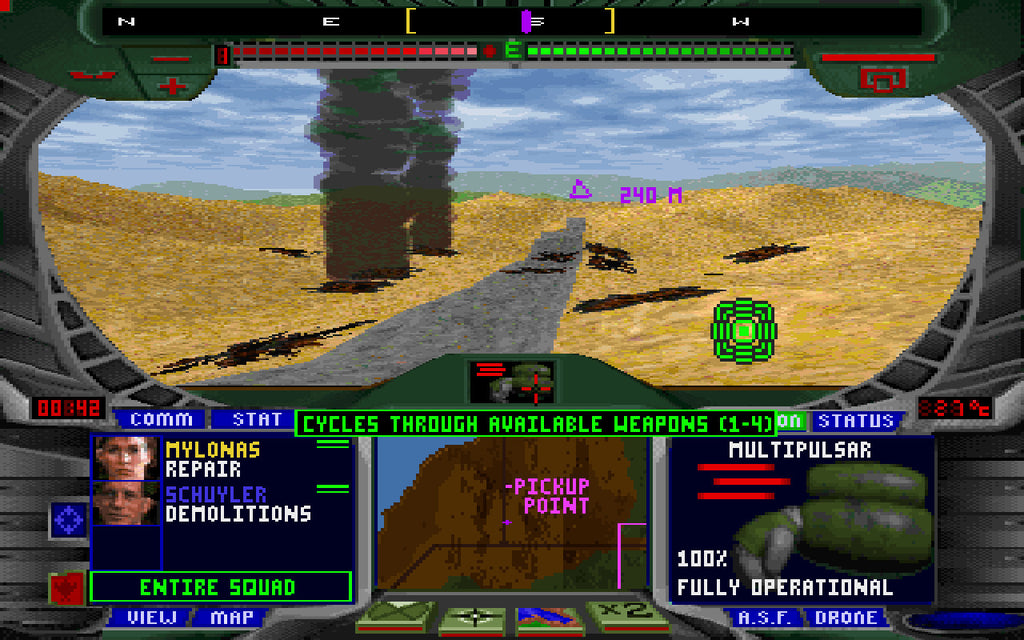Screen dimensions: 1024x640
Task: Click the small weapon targeting indicator on dashboard
Action: point(512,380)
